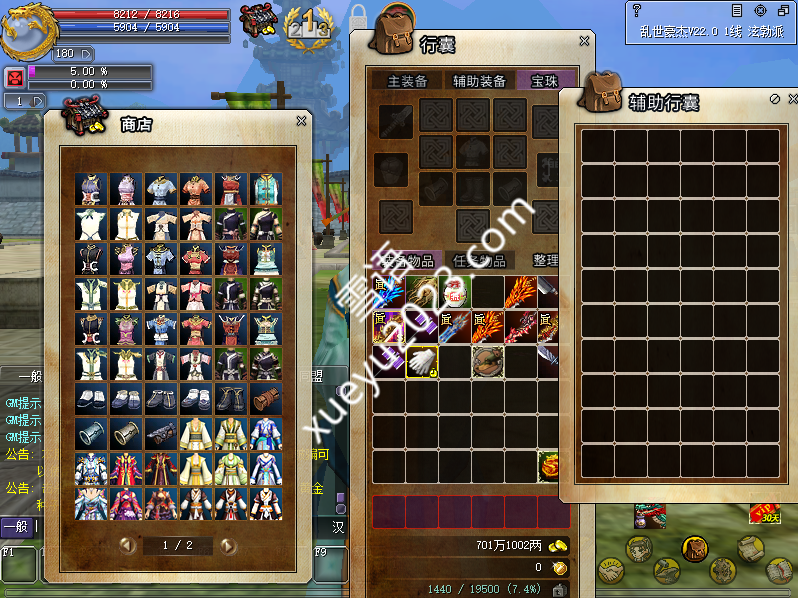Switch to the 主装备 tab
Screen dimensions: 798x598
click(407, 81)
